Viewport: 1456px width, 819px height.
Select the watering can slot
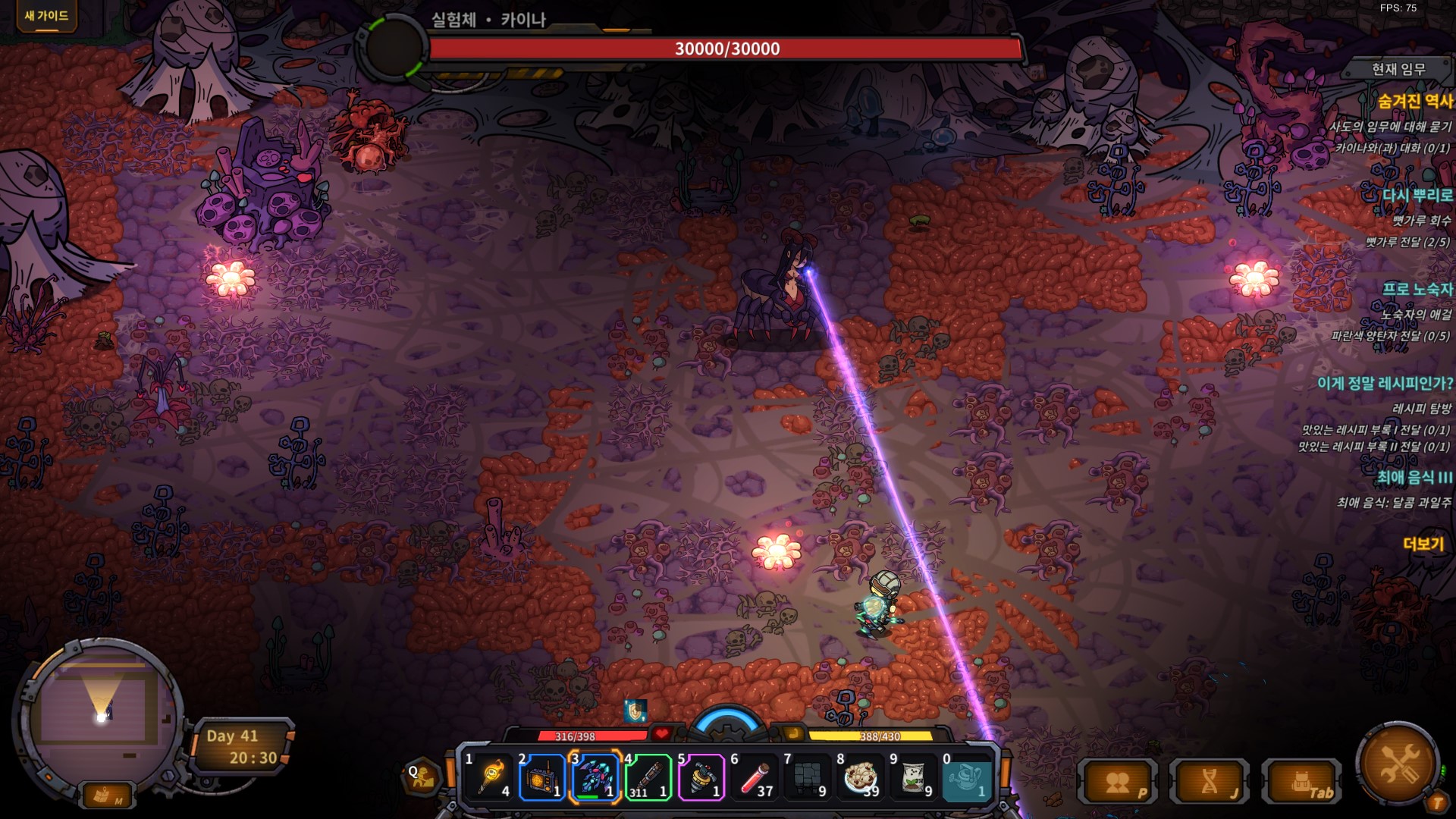coord(966,777)
